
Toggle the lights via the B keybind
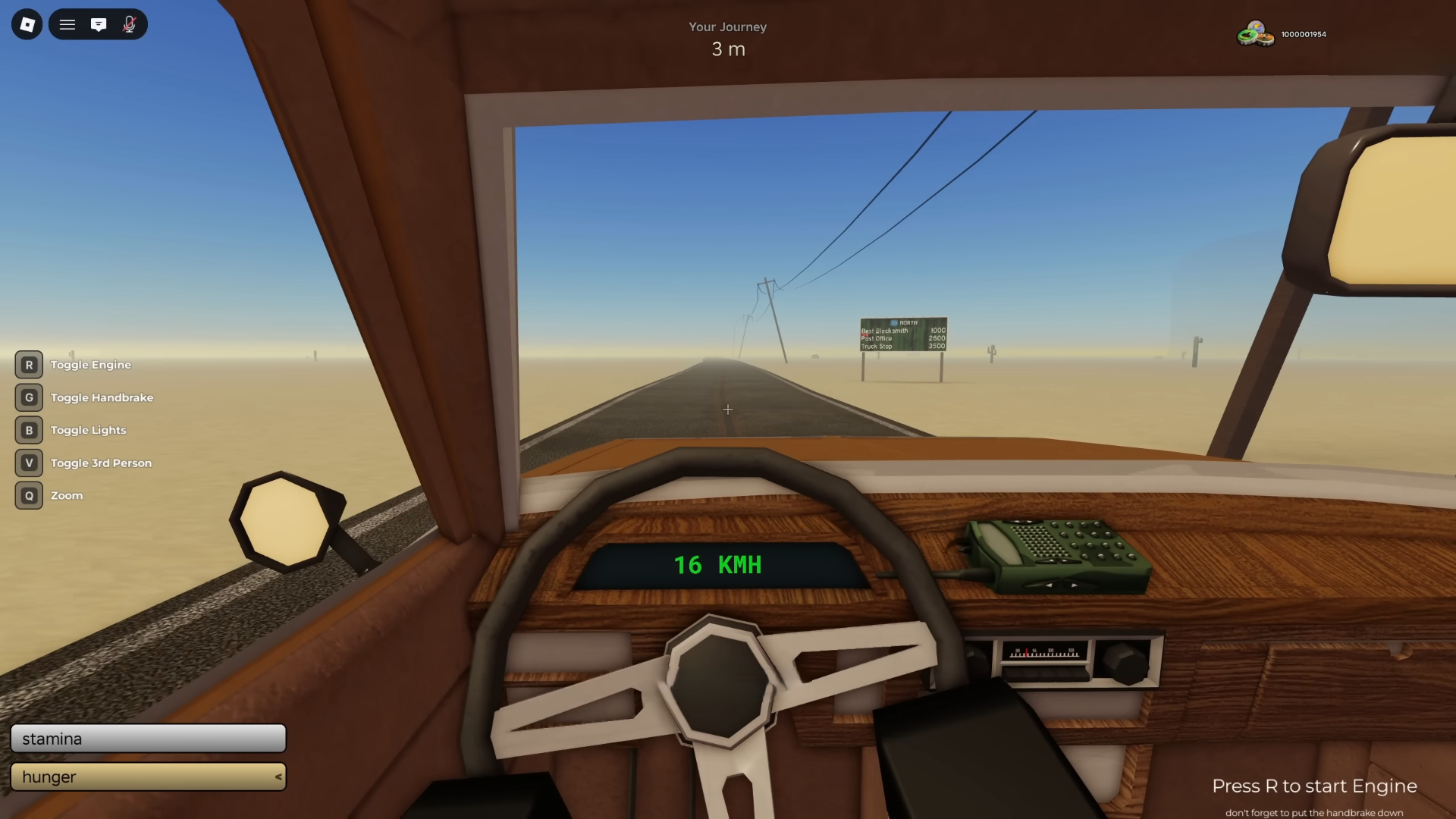(x=29, y=430)
